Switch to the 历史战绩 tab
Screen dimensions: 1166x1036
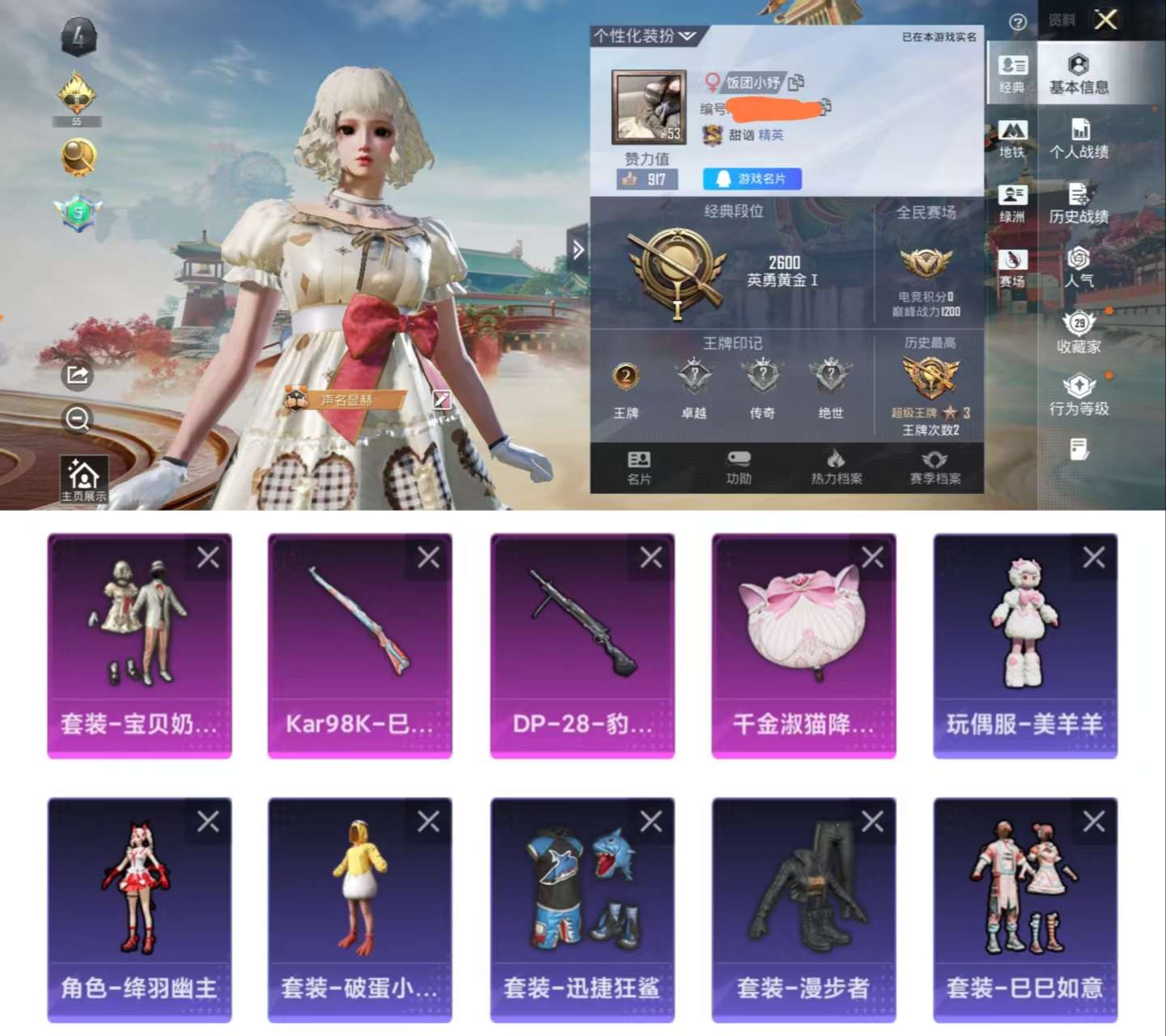[x=1080, y=204]
